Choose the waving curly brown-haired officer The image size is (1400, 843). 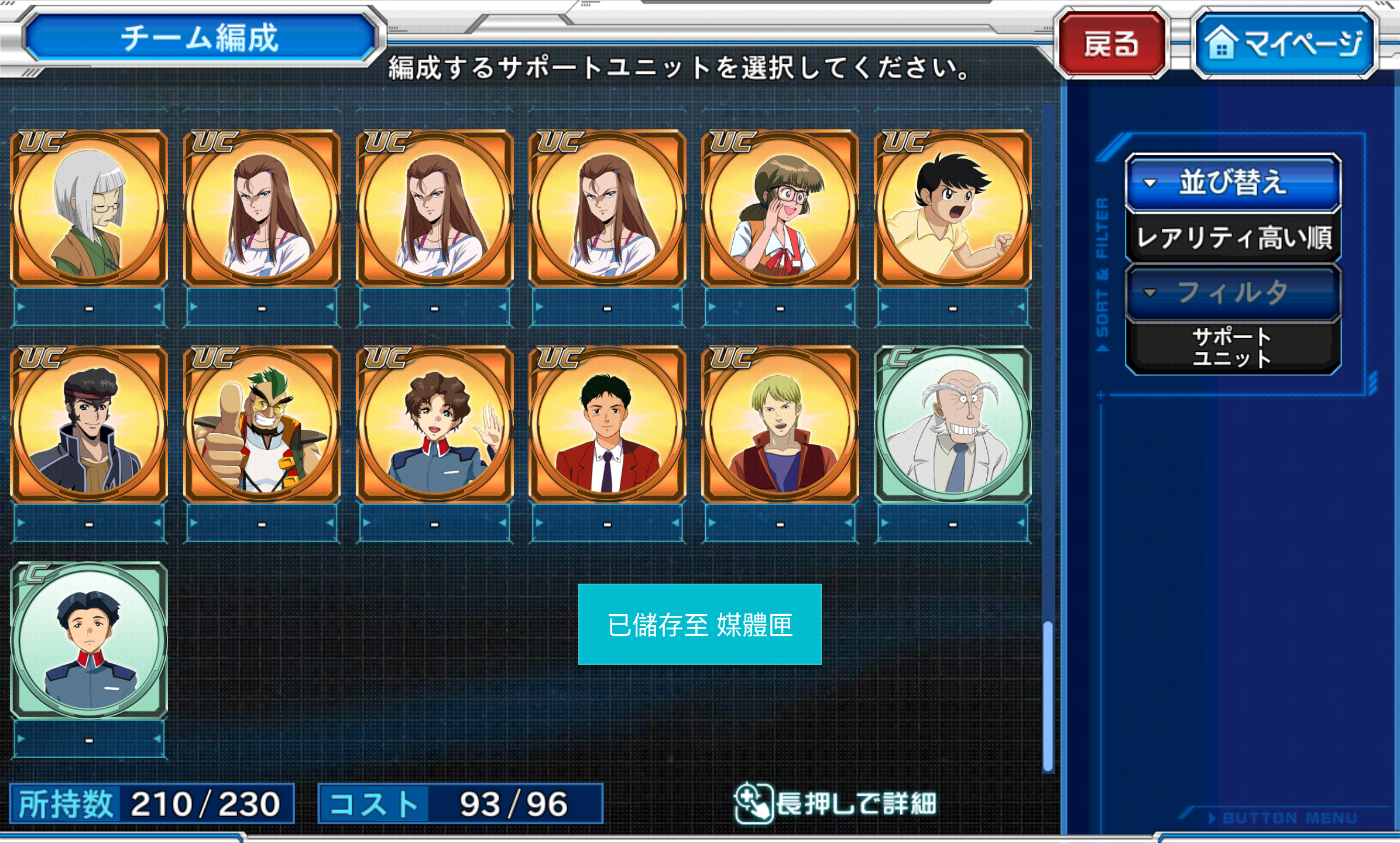(434, 424)
